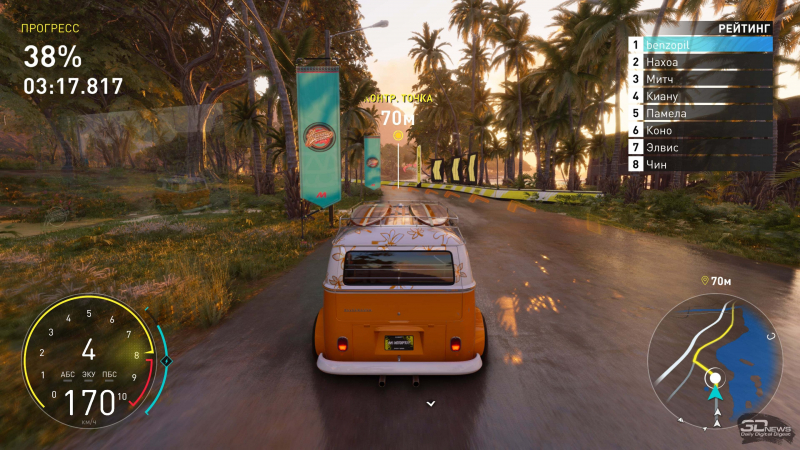The height and width of the screenshot is (450, 800).
Task: Choose Чин at the bottom of the ranking
Action: coord(700,164)
